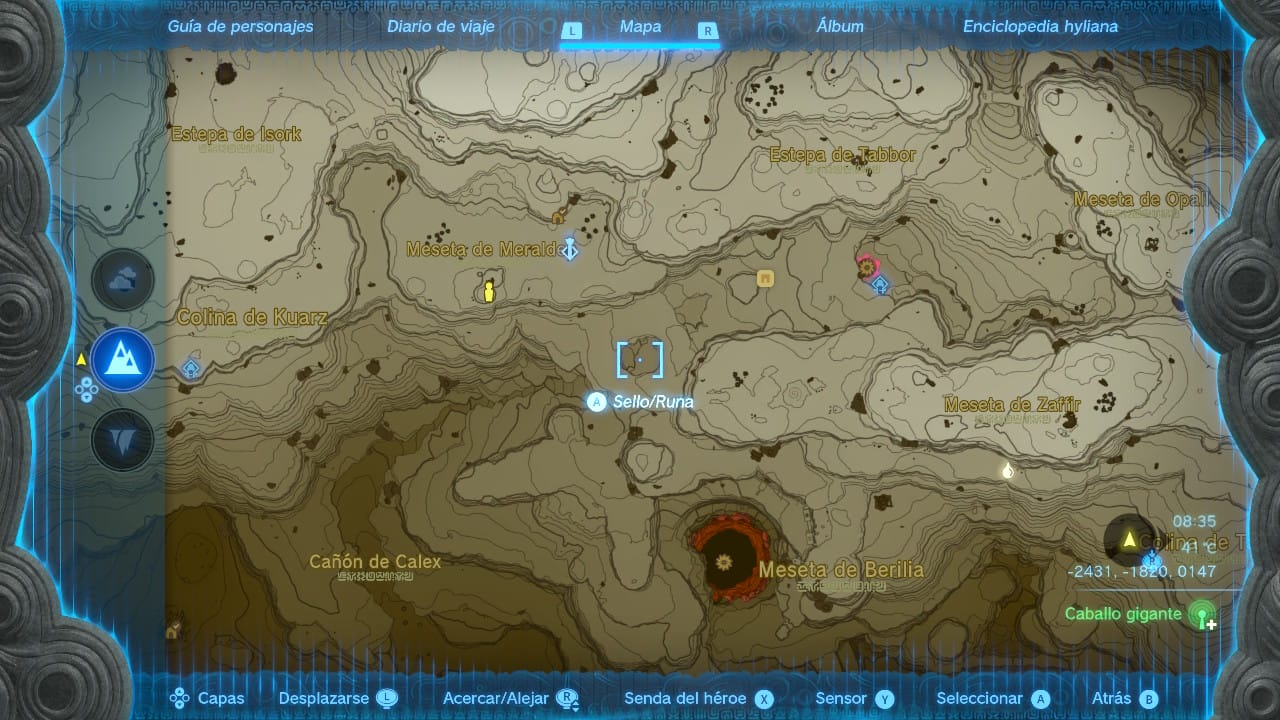
Task: Click the yellow player arrow marker
Action: coord(1130,540)
